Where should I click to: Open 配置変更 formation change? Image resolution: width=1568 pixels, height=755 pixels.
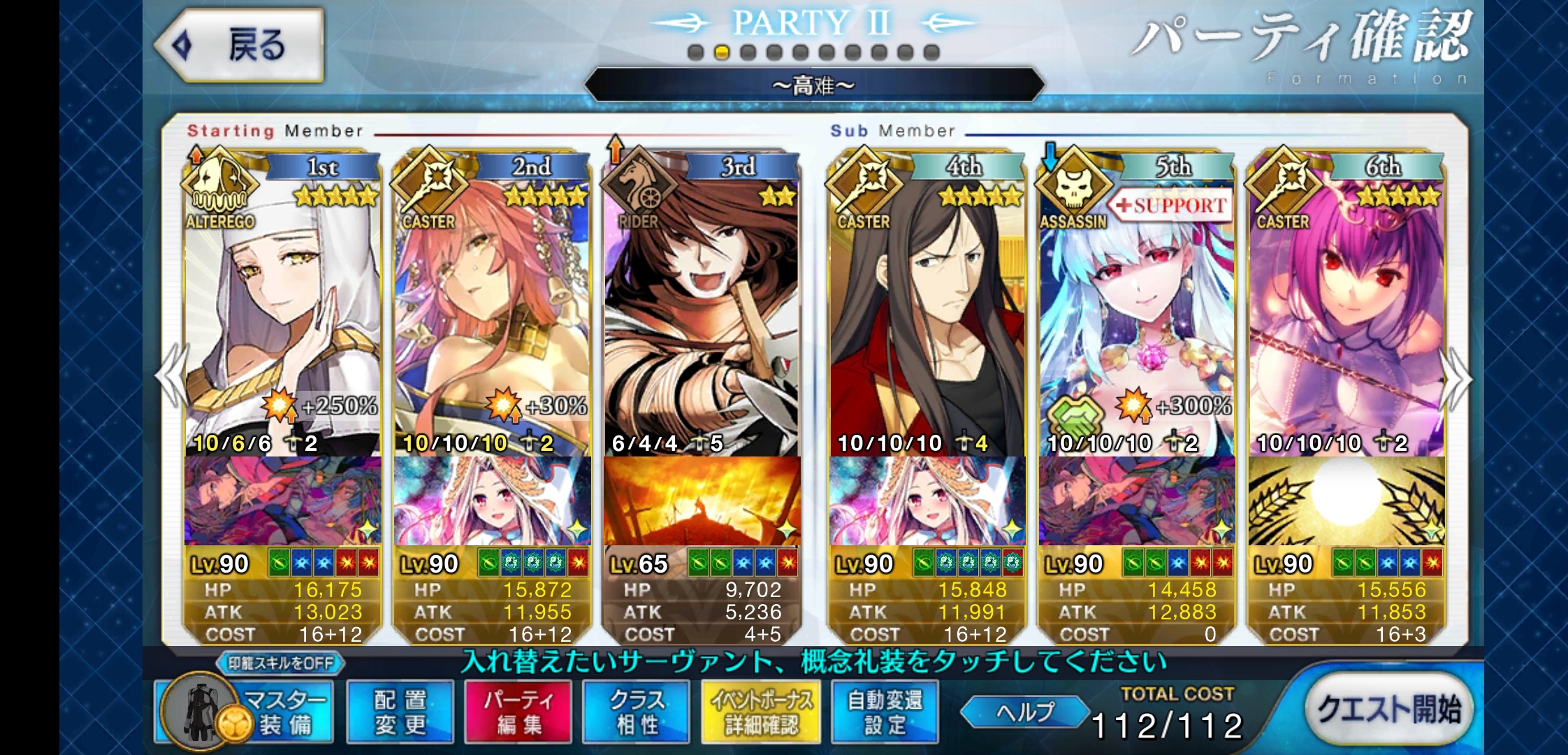point(400,712)
